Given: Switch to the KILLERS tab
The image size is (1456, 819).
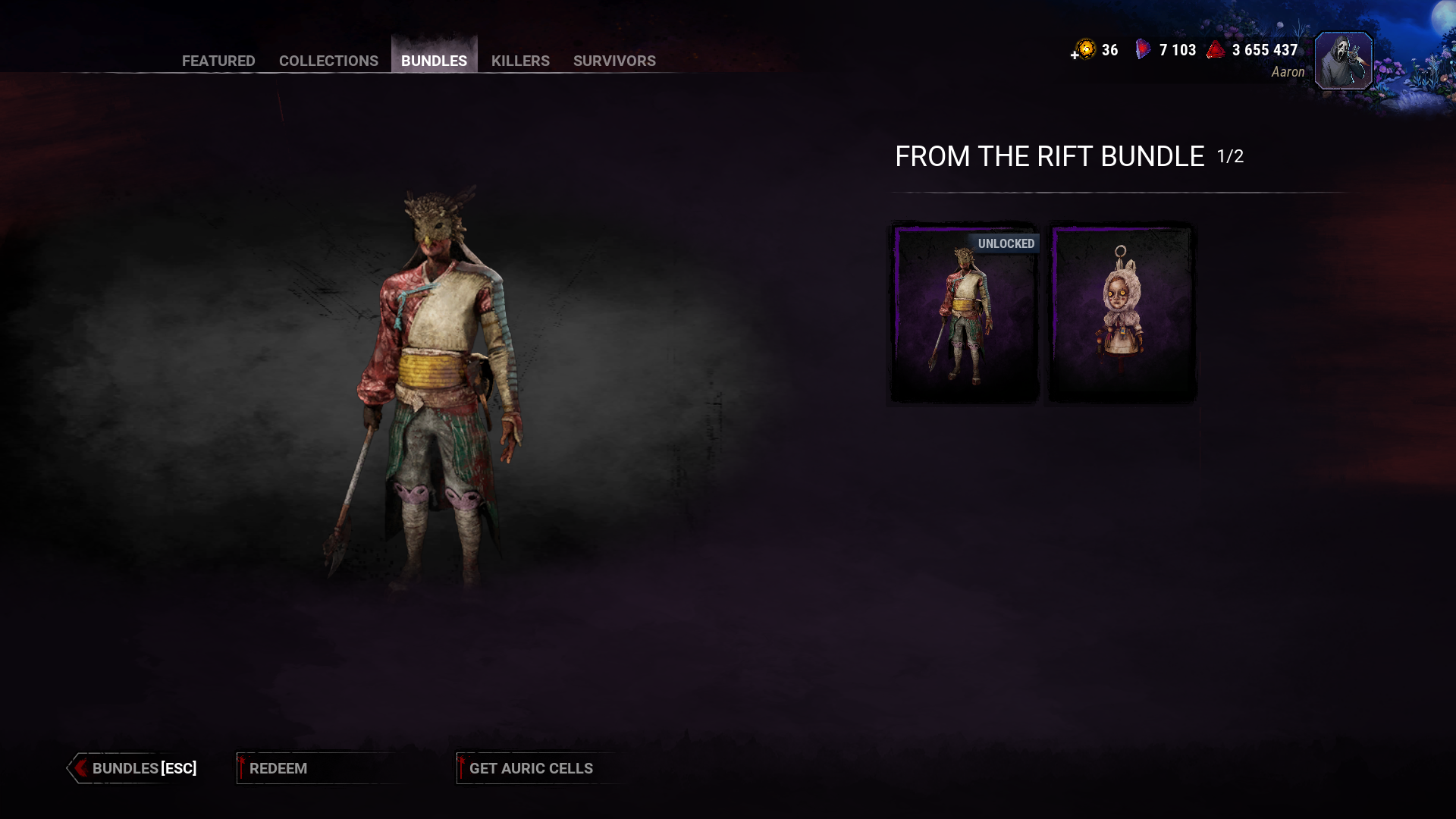Looking at the screenshot, I should 520,61.
